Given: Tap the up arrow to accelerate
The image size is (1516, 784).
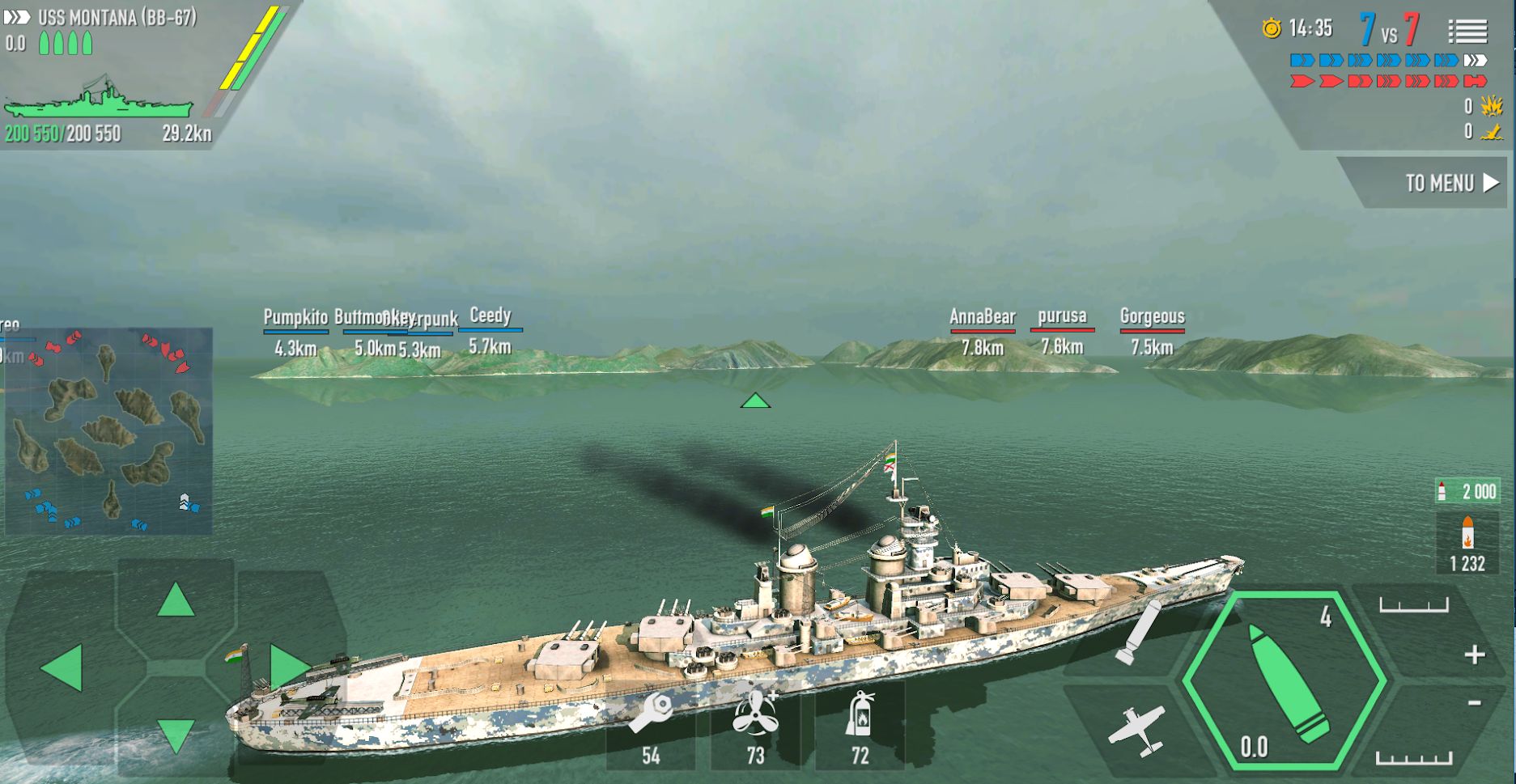Looking at the screenshot, I should pyautogui.click(x=176, y=602).
